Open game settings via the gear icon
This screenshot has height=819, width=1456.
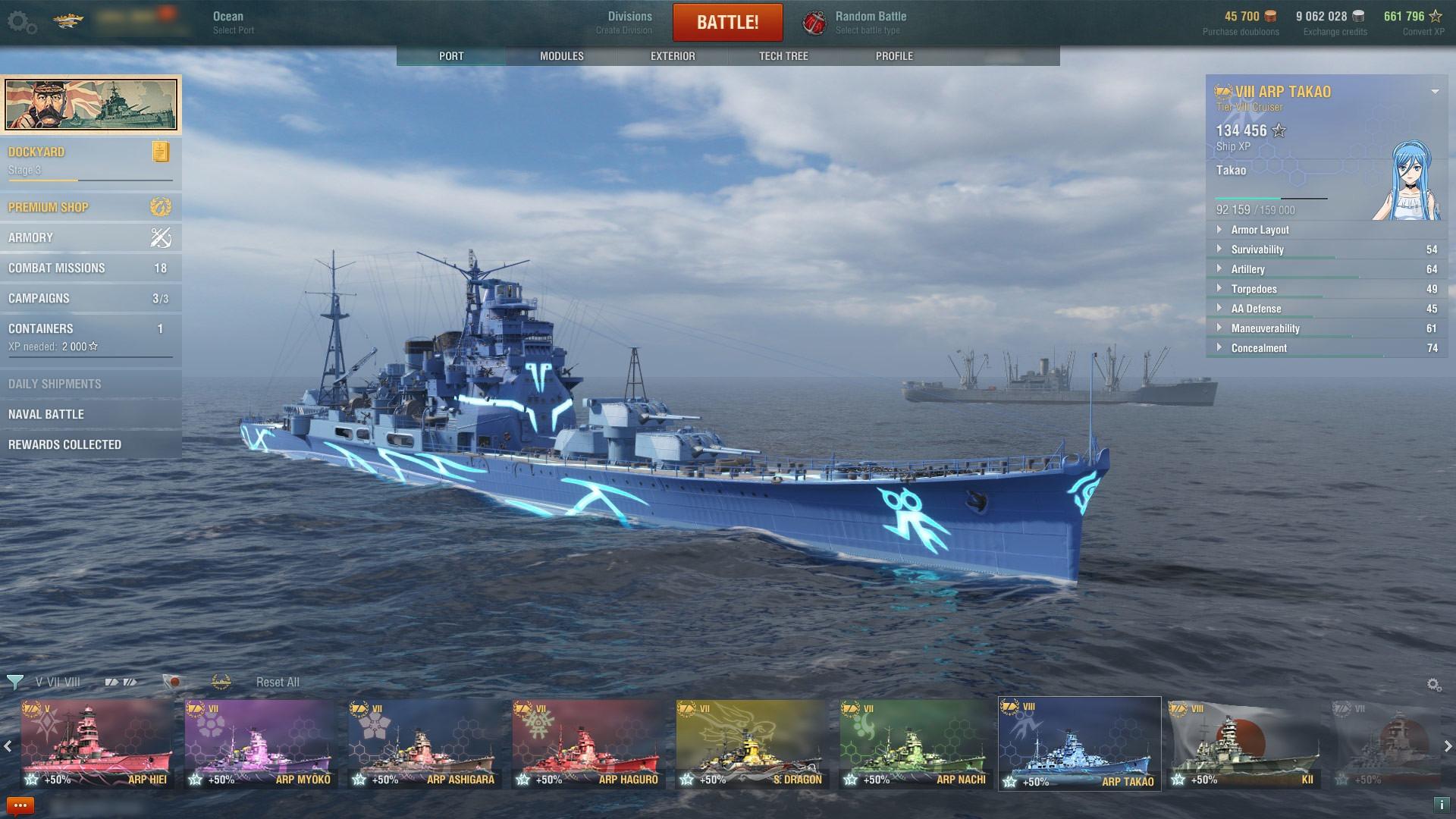pyautogui.click(x=21, y=23)
